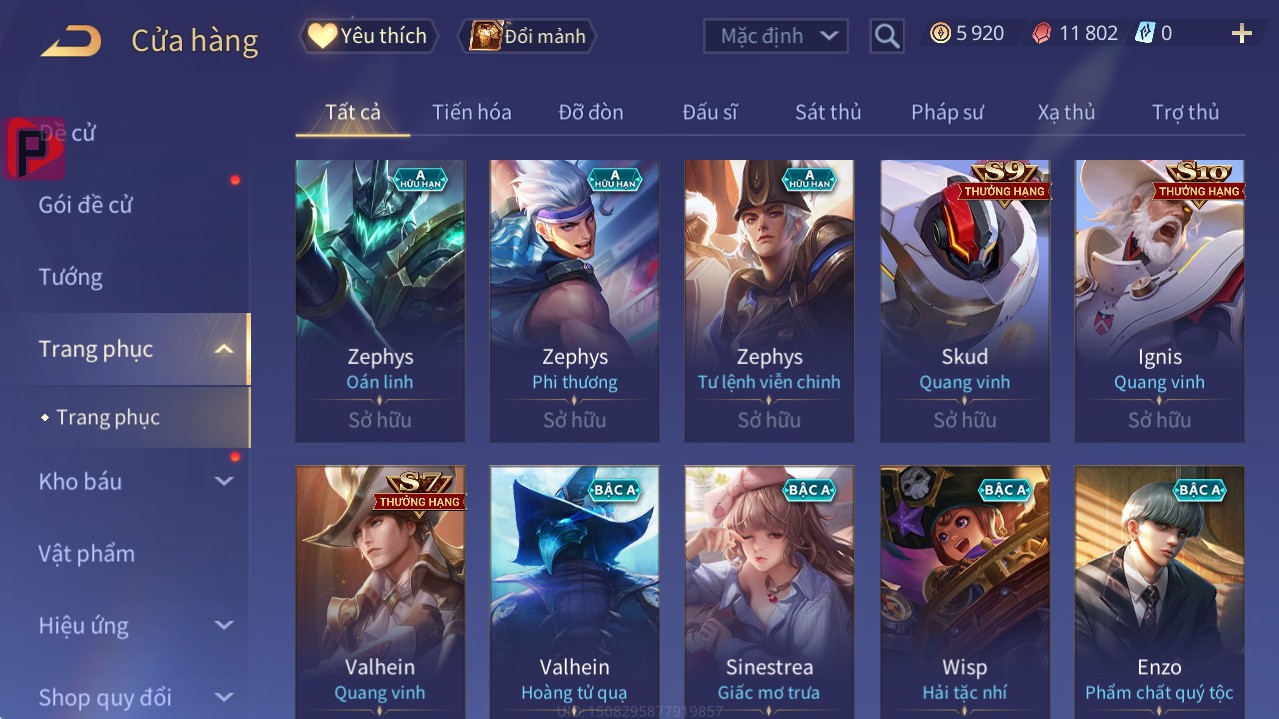Select the Đấu sĩ category tab
This screenshot has height=719, width=1279.
tap(709, 112)
